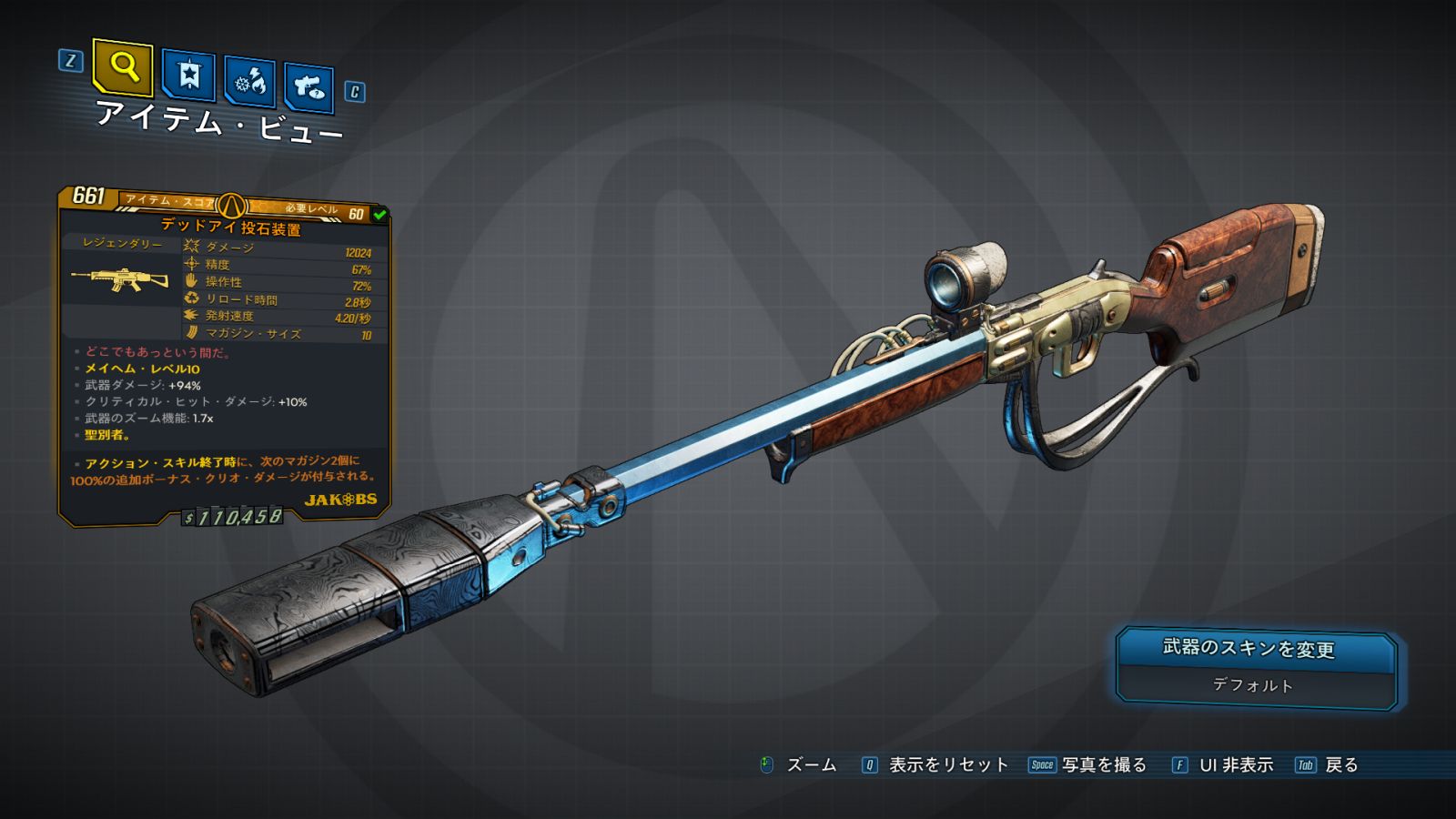Switch to the star banner tab
Screen dimensions: 1456x819
tap(188, 75)
